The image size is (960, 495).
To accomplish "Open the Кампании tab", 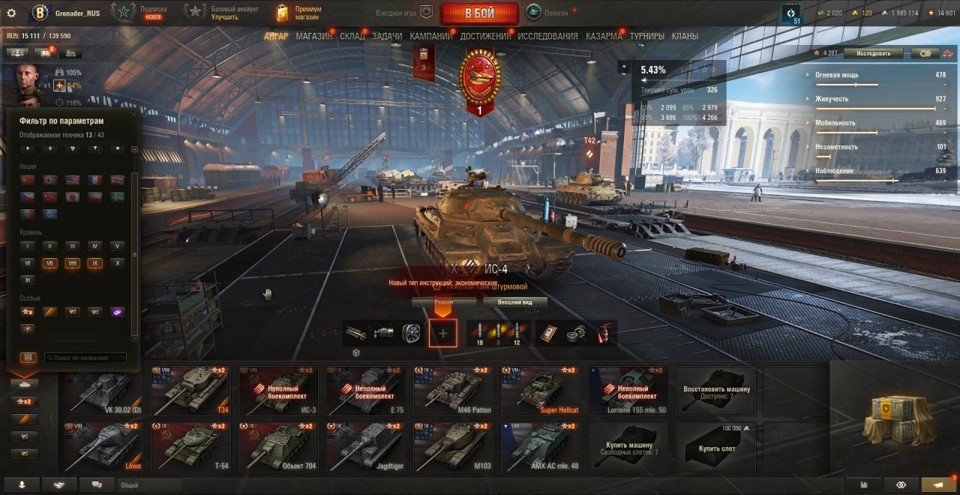I will 430,36.
